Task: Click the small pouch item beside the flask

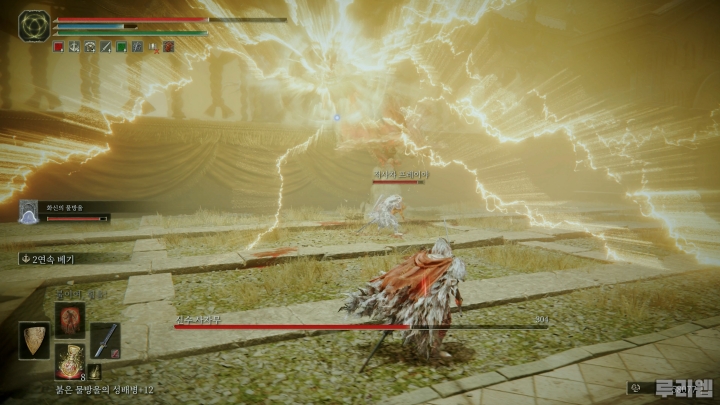Action: point(94,372)
